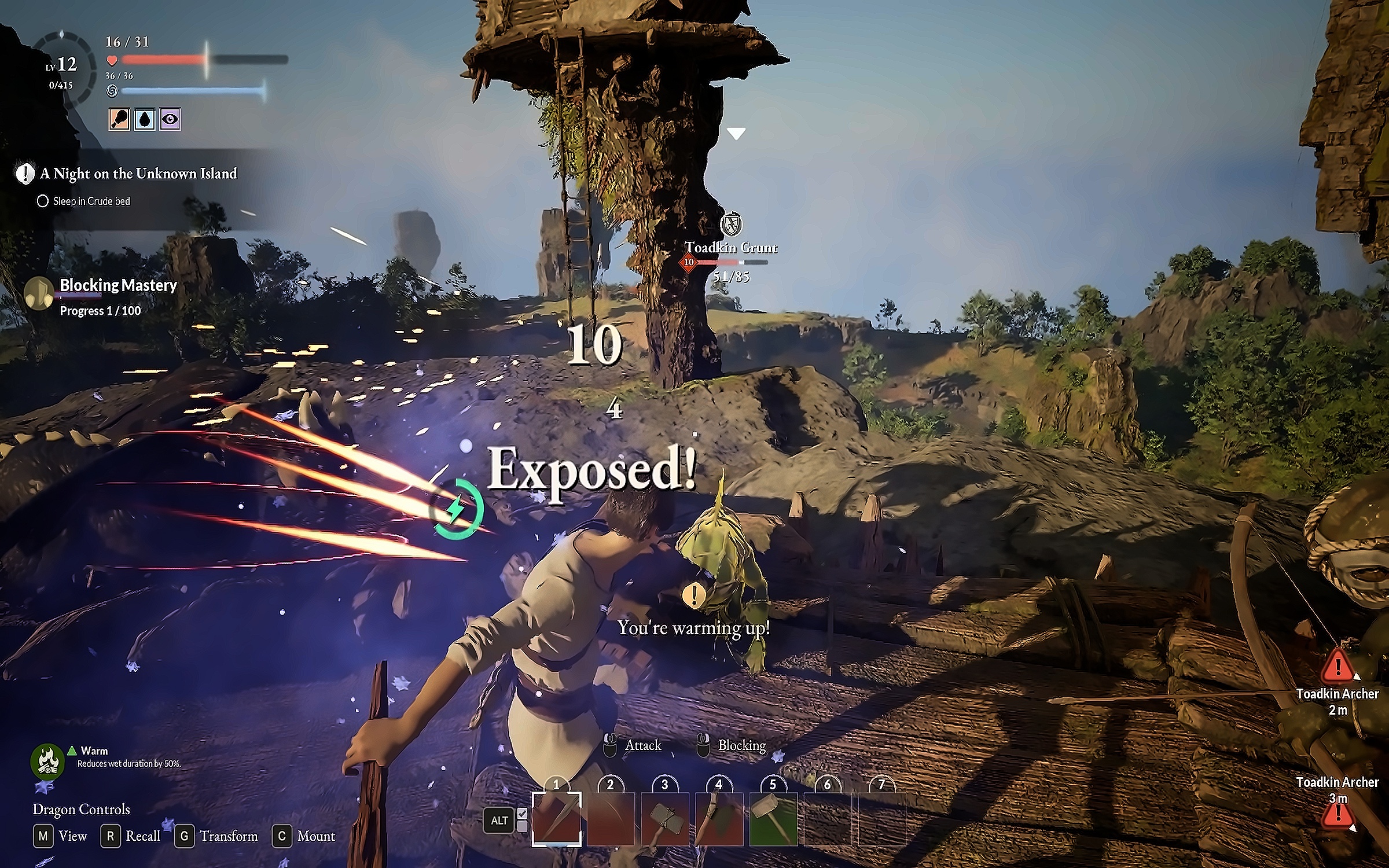Image resolution: width=1389 pixels, height=868 pixels.
Task: Click the water droplet status icon
Action: point(144,120)
